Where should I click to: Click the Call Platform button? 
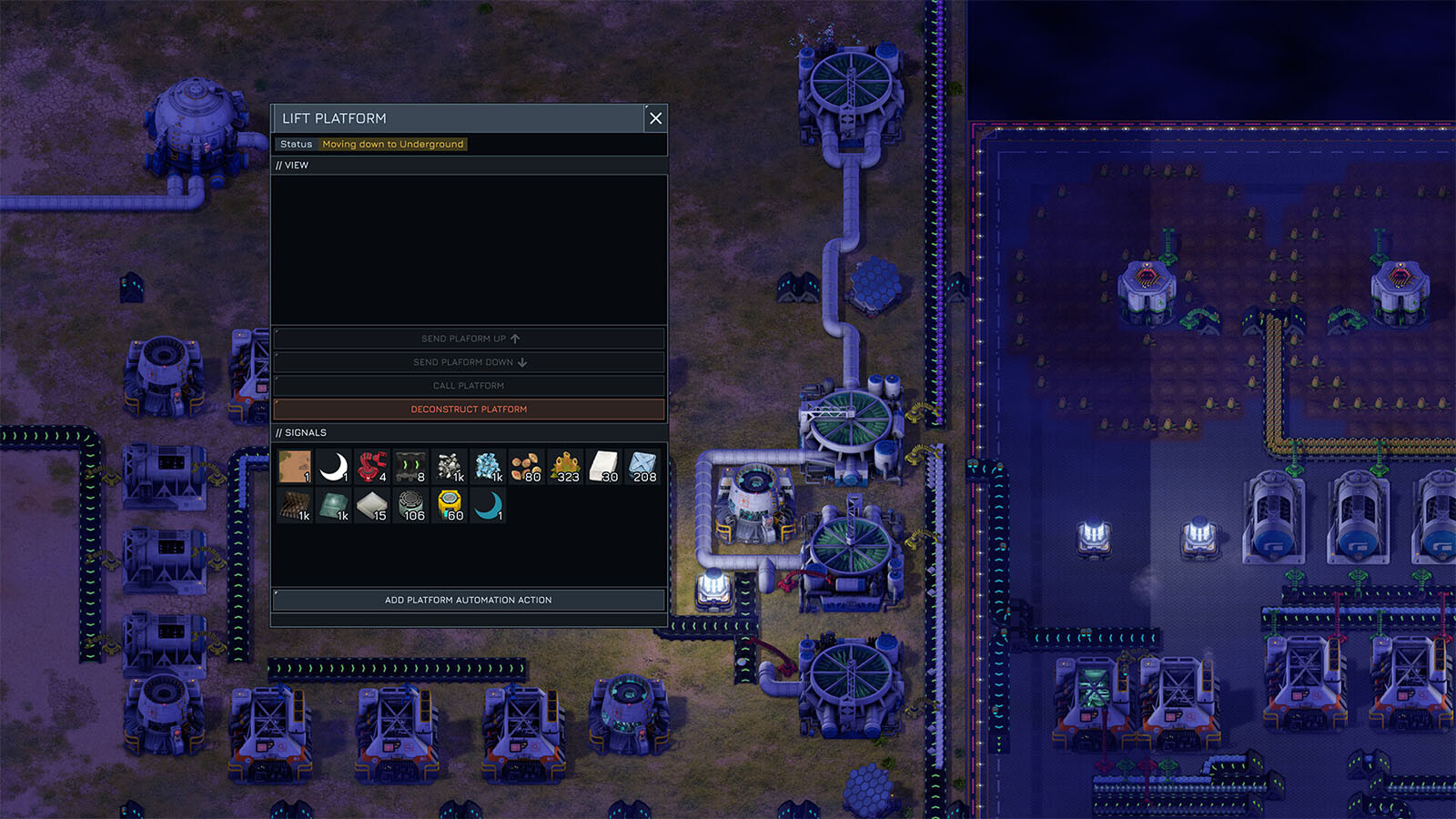coord(469,386)
